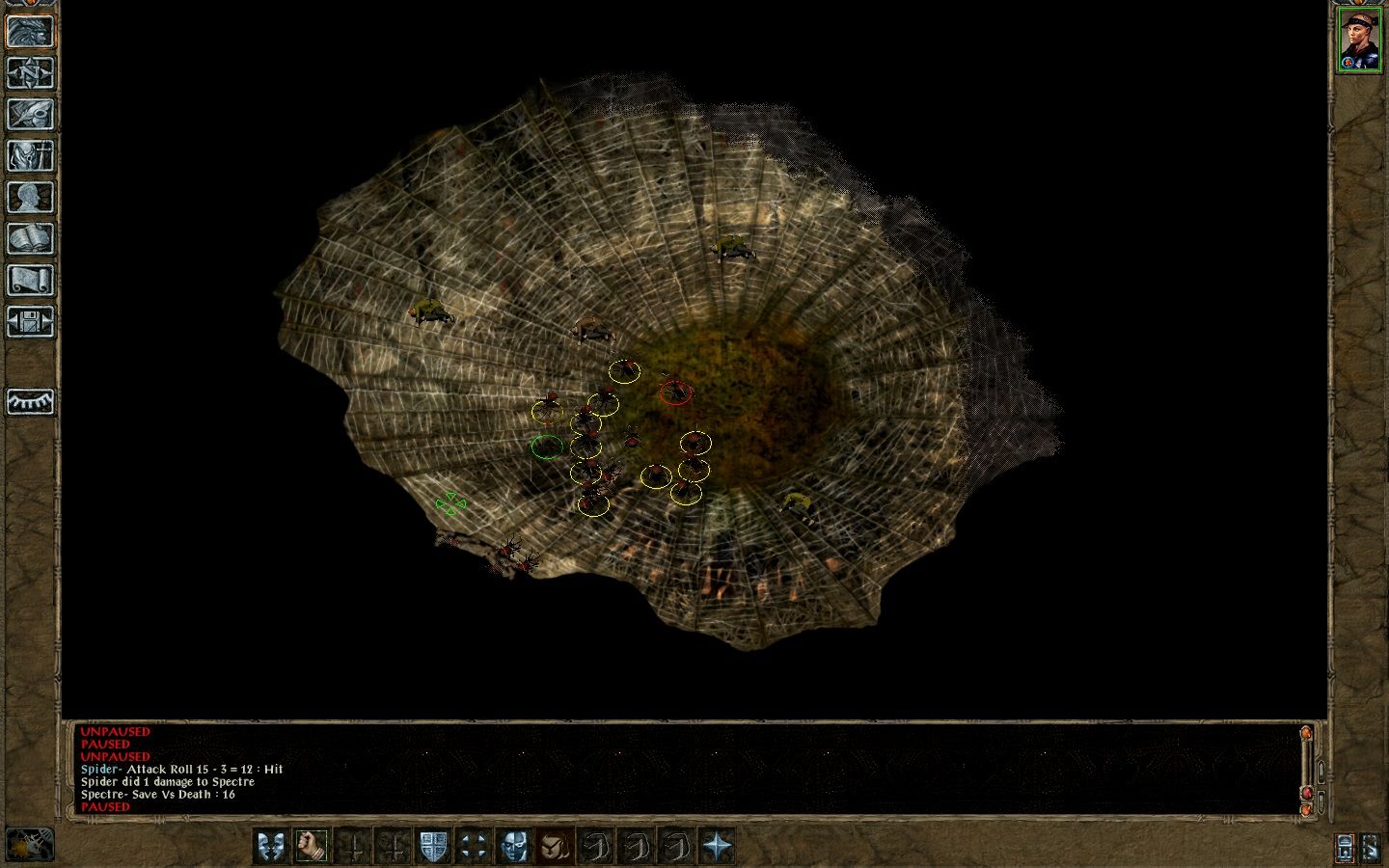Select the character portrait
1389x868 pixels.
(x=1358, y=40)
